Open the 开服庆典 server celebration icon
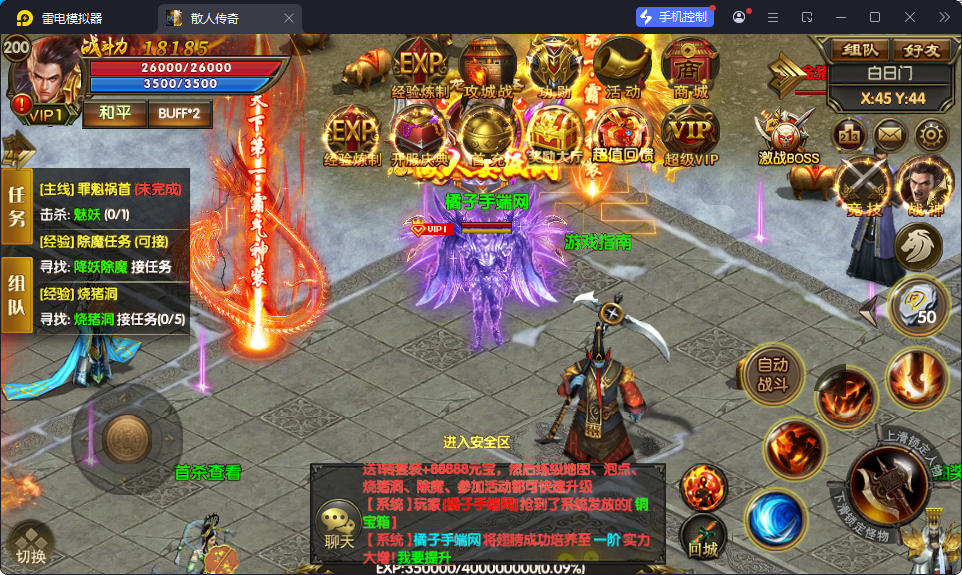This screenshot has width=962, height=575. (420, 135)
